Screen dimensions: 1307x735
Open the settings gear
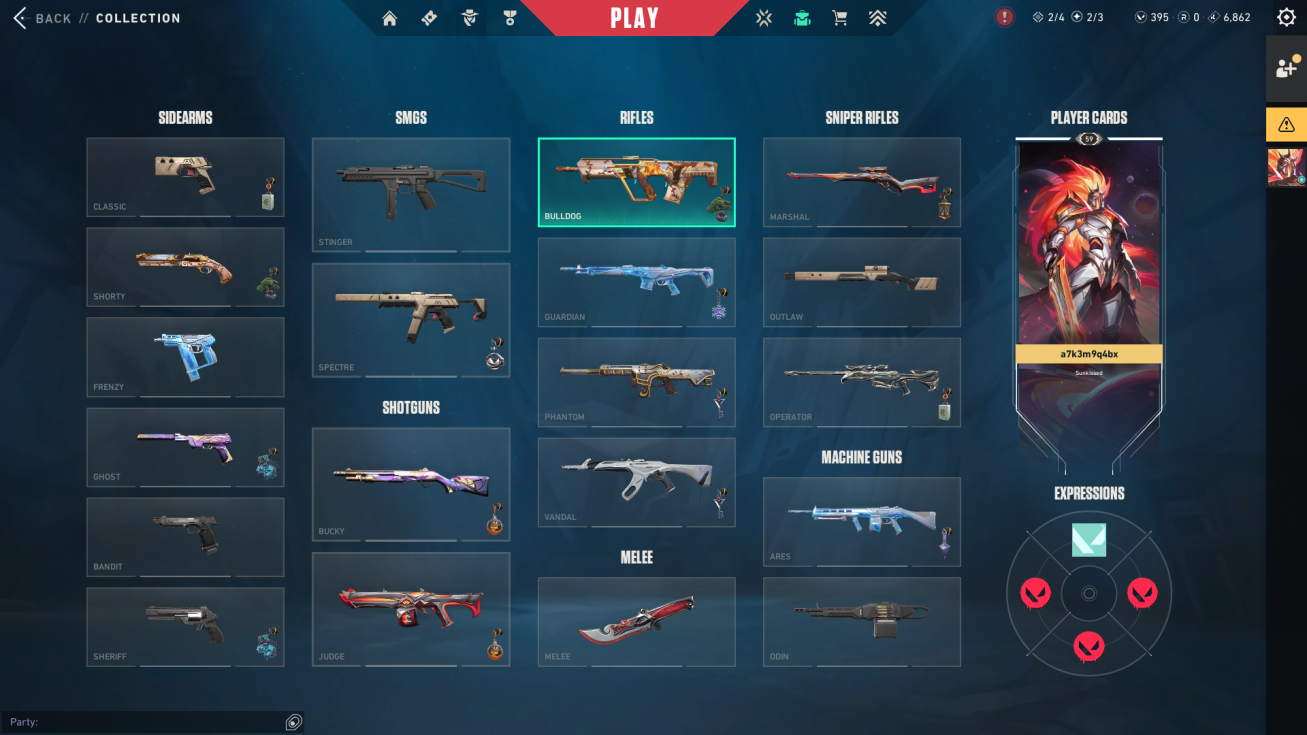(x=1286, y=17)
